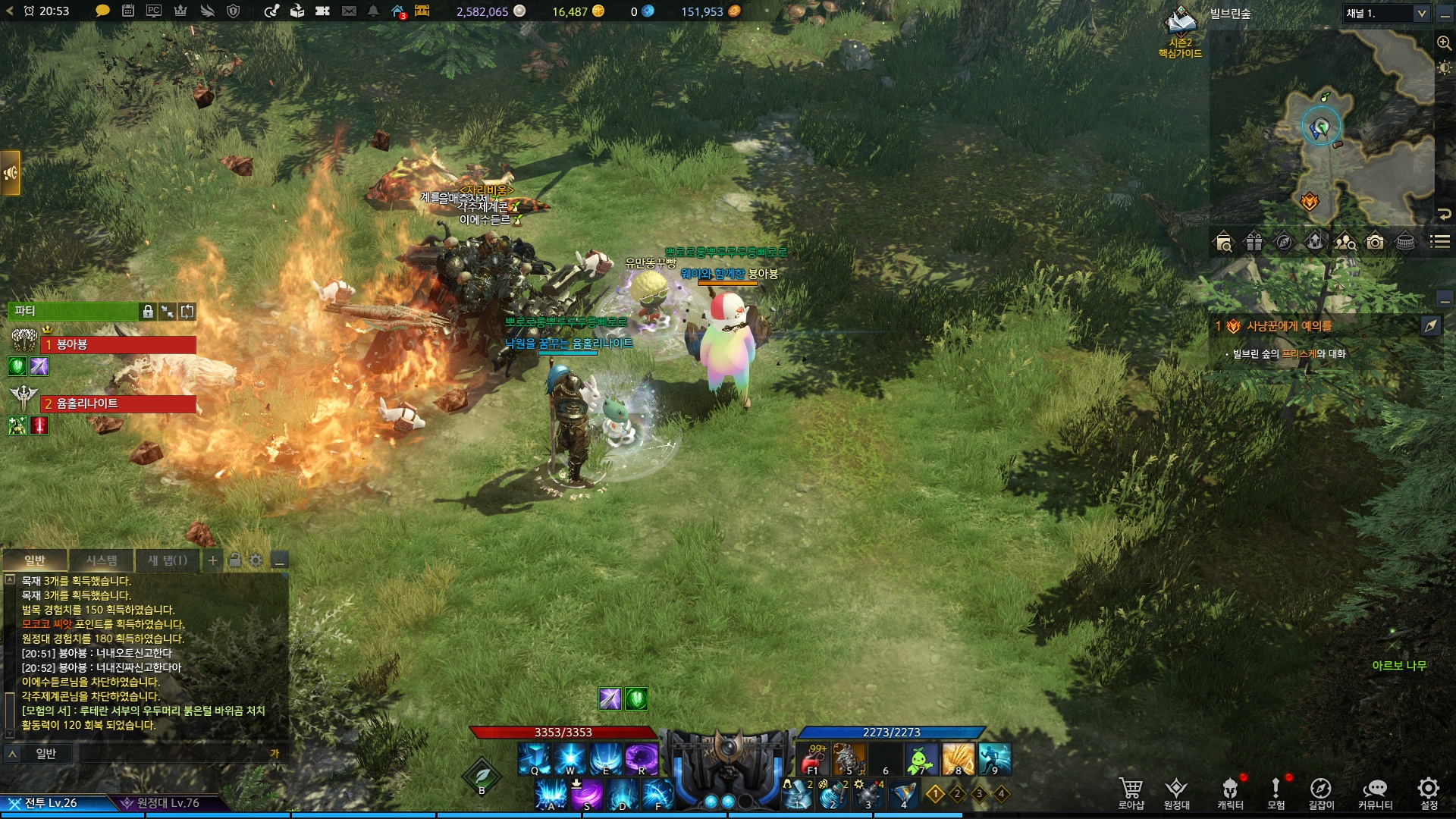This screenshot has width=1456, height=819.
Task: Open the 모험 adventure menu
Action: (1276, 792)
